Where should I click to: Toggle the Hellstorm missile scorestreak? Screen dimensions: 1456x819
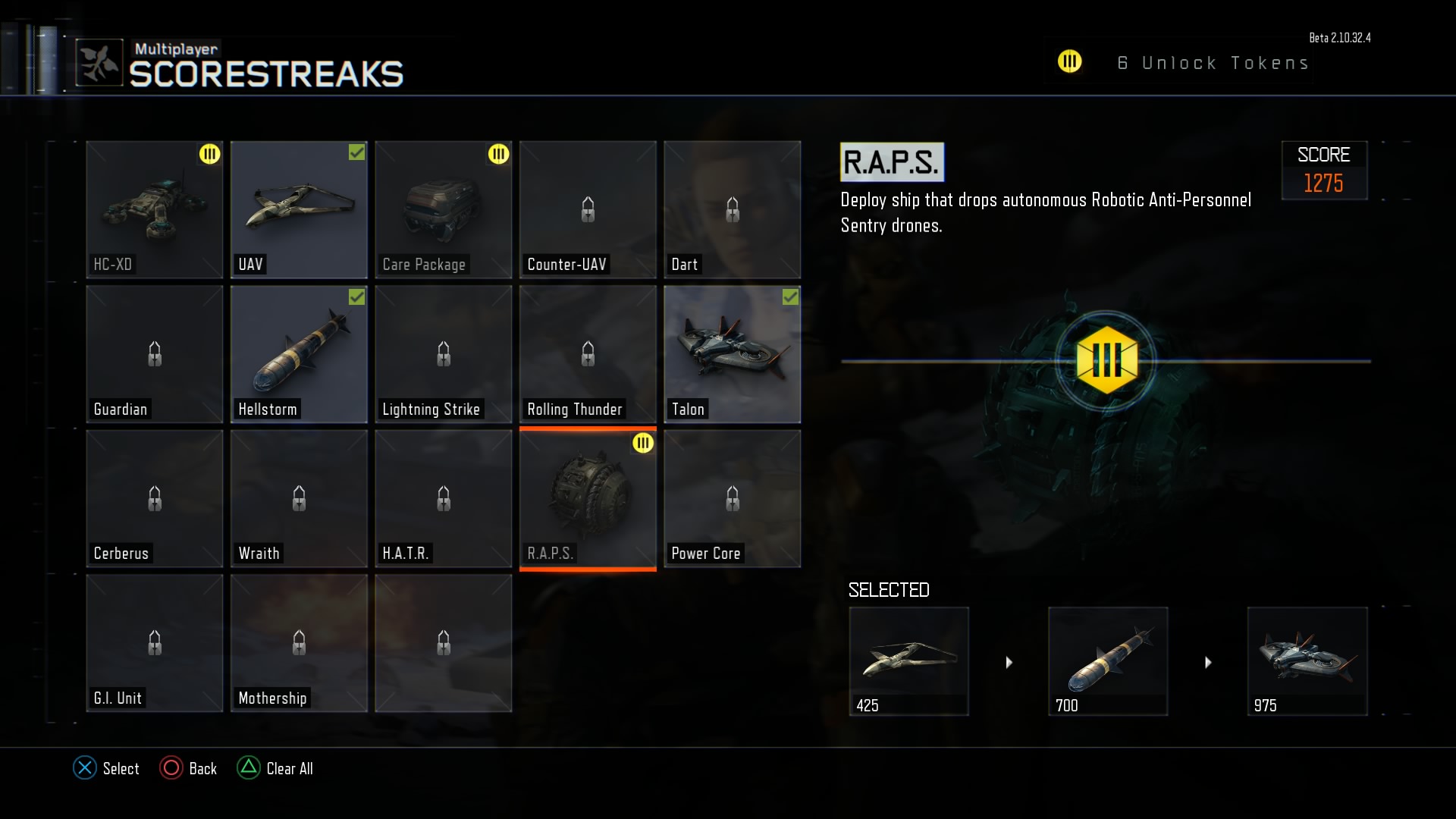pos(299,354)
